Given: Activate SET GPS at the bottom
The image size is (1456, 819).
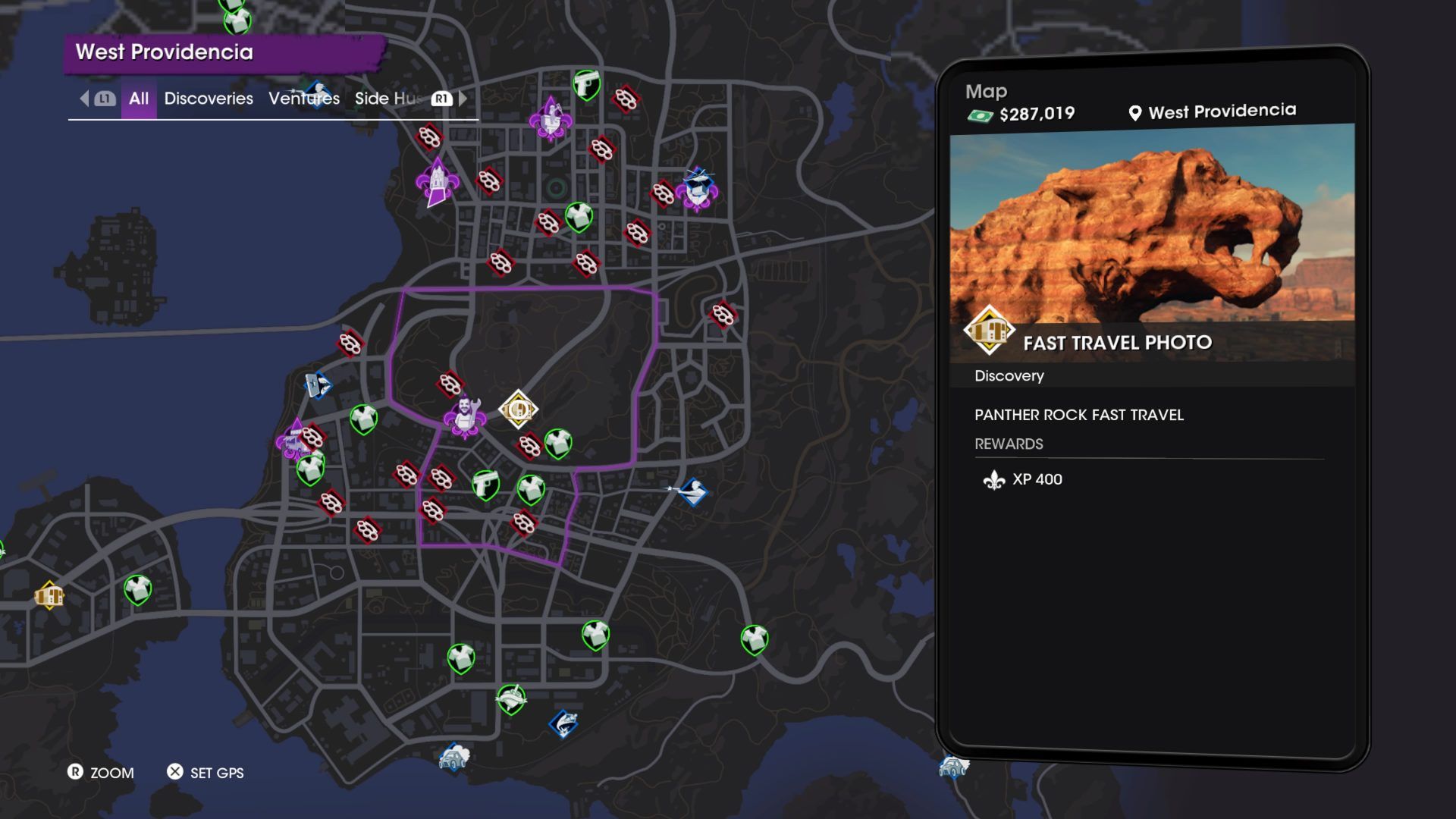Looking at the screenshot, I should [x=205, y=773].
